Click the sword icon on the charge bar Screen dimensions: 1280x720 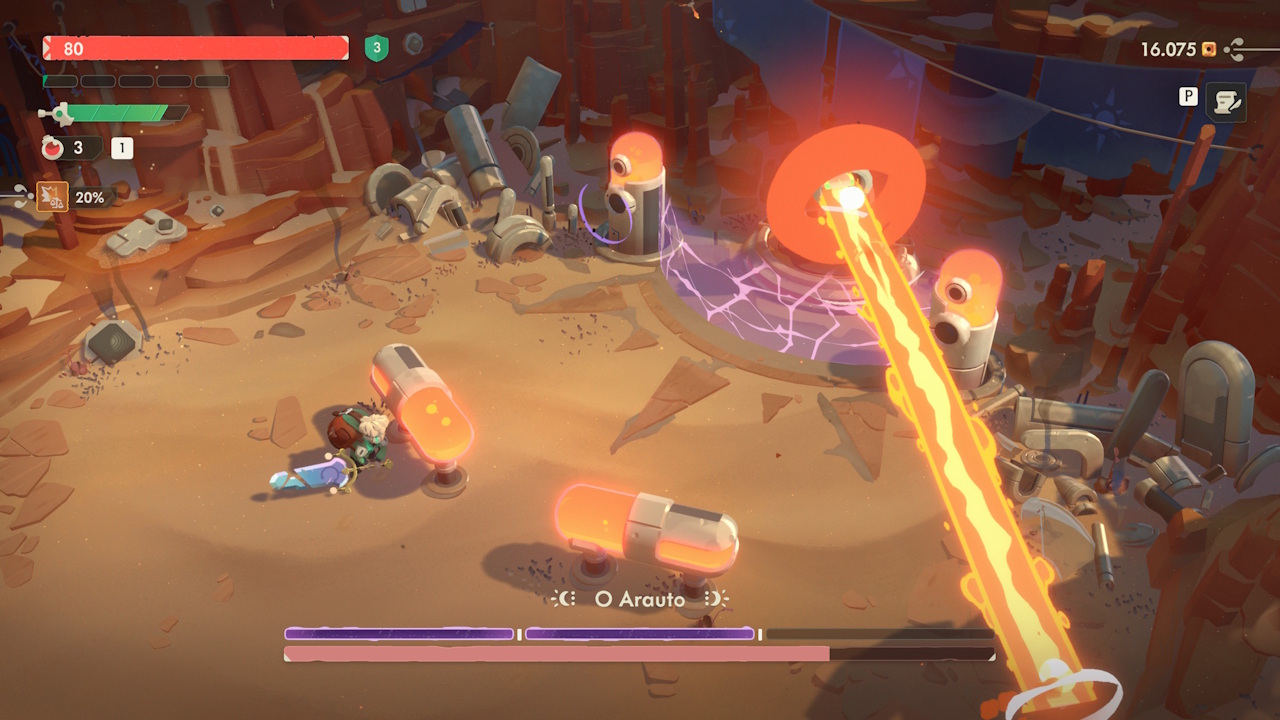(57, 112)
